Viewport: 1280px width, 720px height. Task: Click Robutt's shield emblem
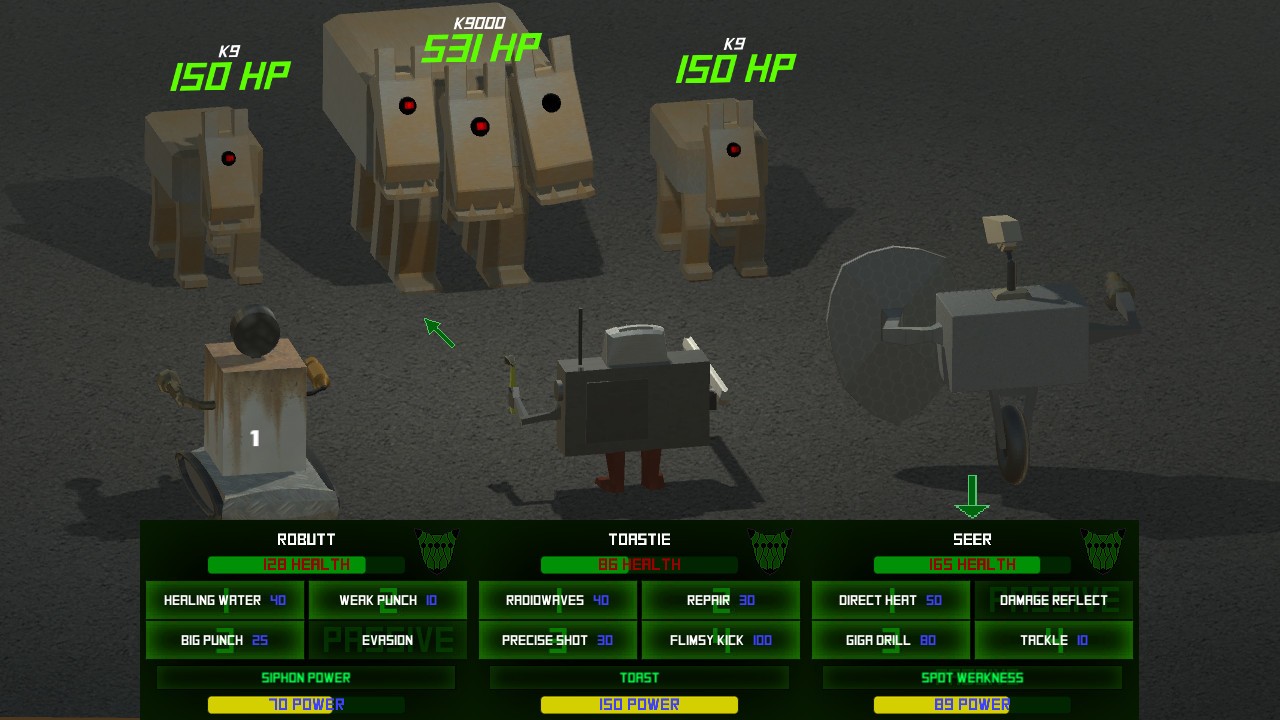(437, 548)
